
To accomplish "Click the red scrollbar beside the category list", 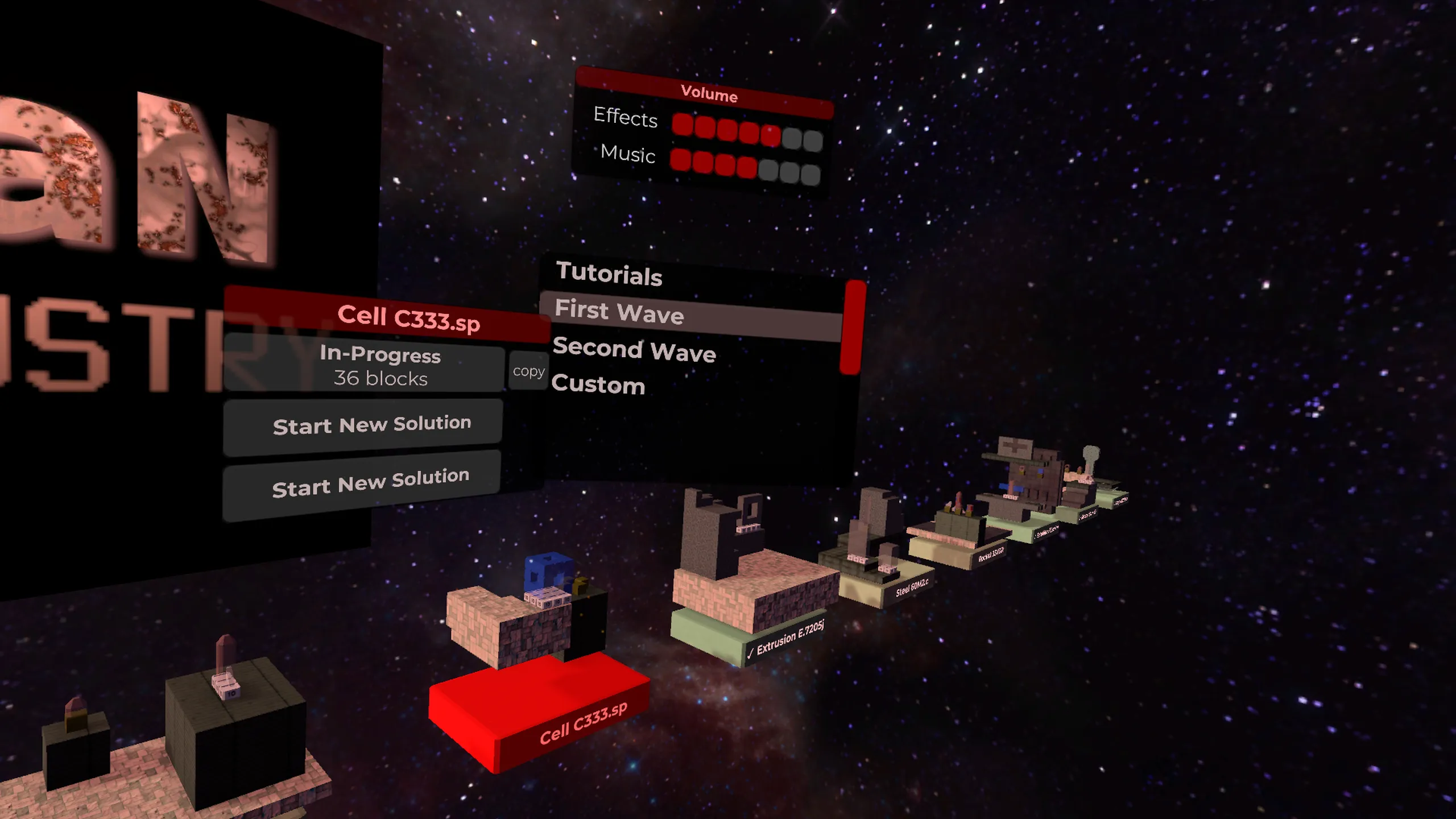I will [x=853, y=328].
